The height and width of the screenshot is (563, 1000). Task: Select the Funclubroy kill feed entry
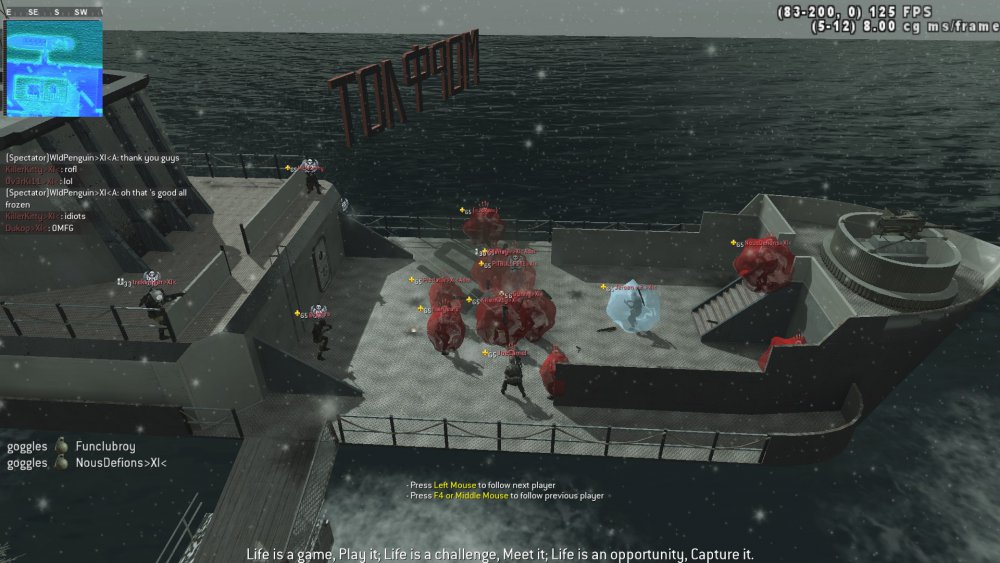tap(71, 447)
